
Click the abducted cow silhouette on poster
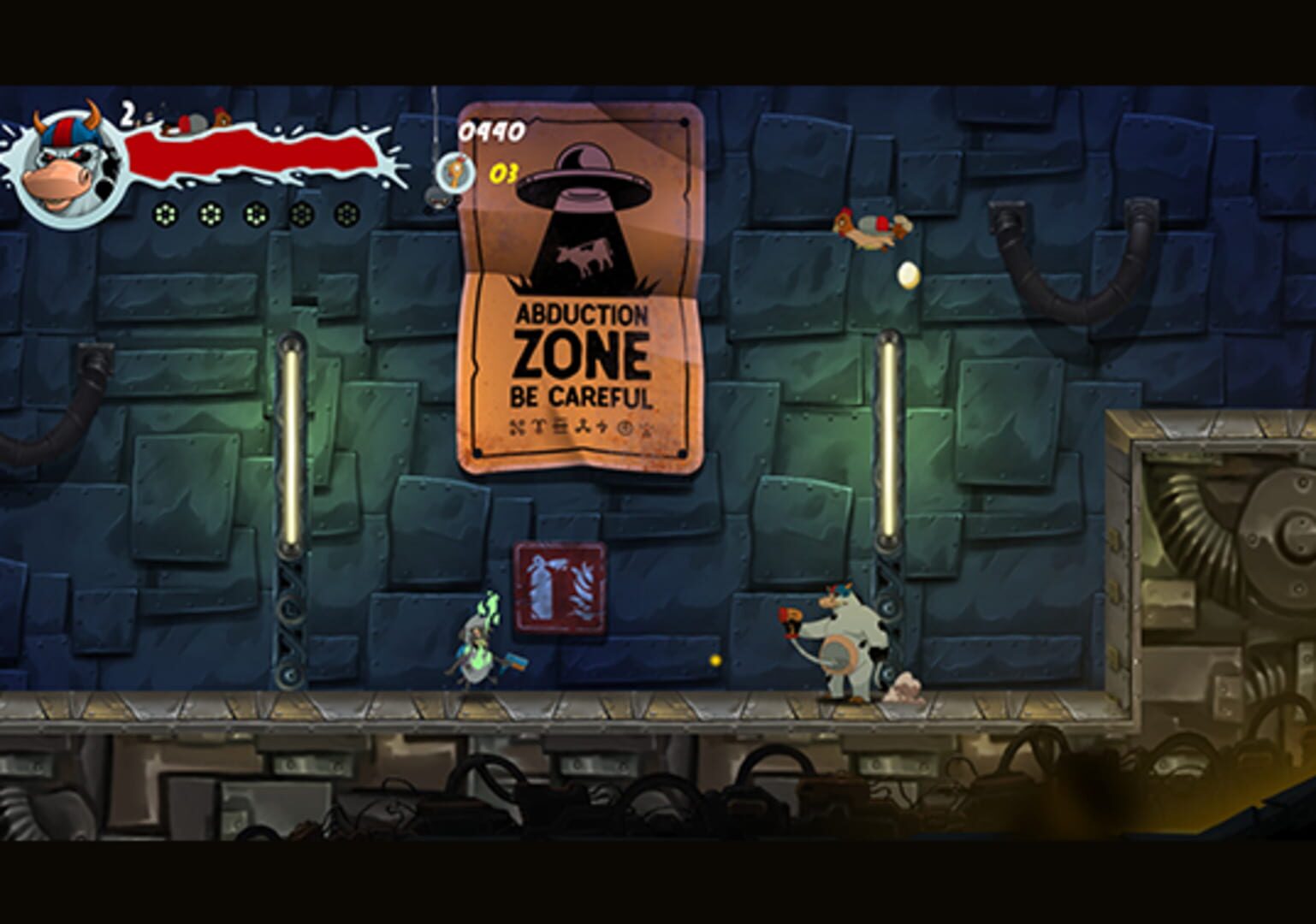(x=582, y=255)
